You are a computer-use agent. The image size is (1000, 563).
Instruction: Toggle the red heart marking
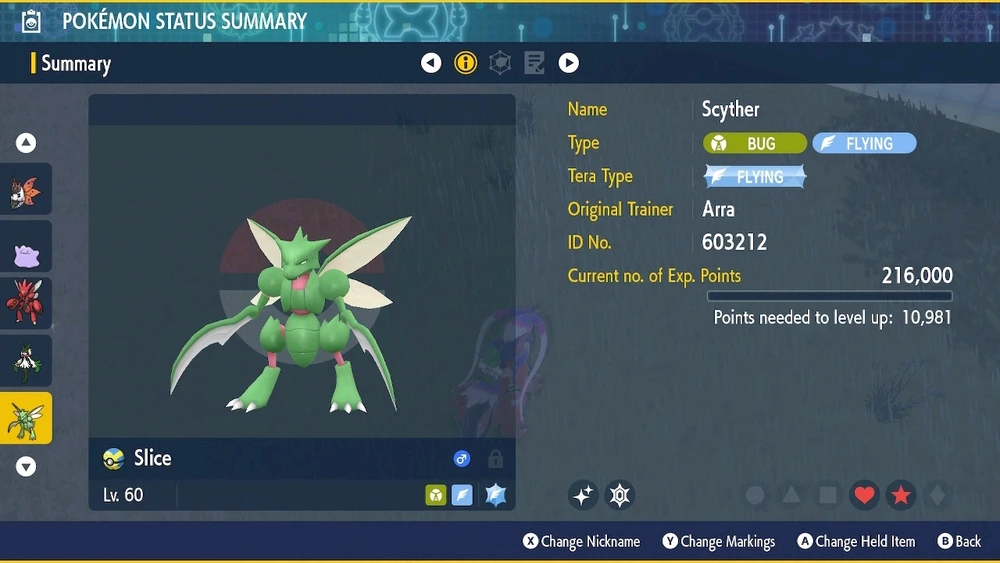(865, 495)
